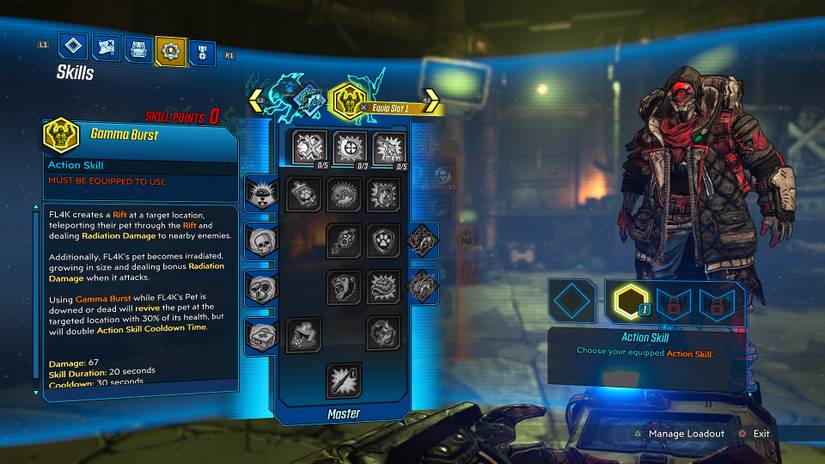825x464 pixels.
Task: Open the inventory backpack tab
Action: coord(138,48)
